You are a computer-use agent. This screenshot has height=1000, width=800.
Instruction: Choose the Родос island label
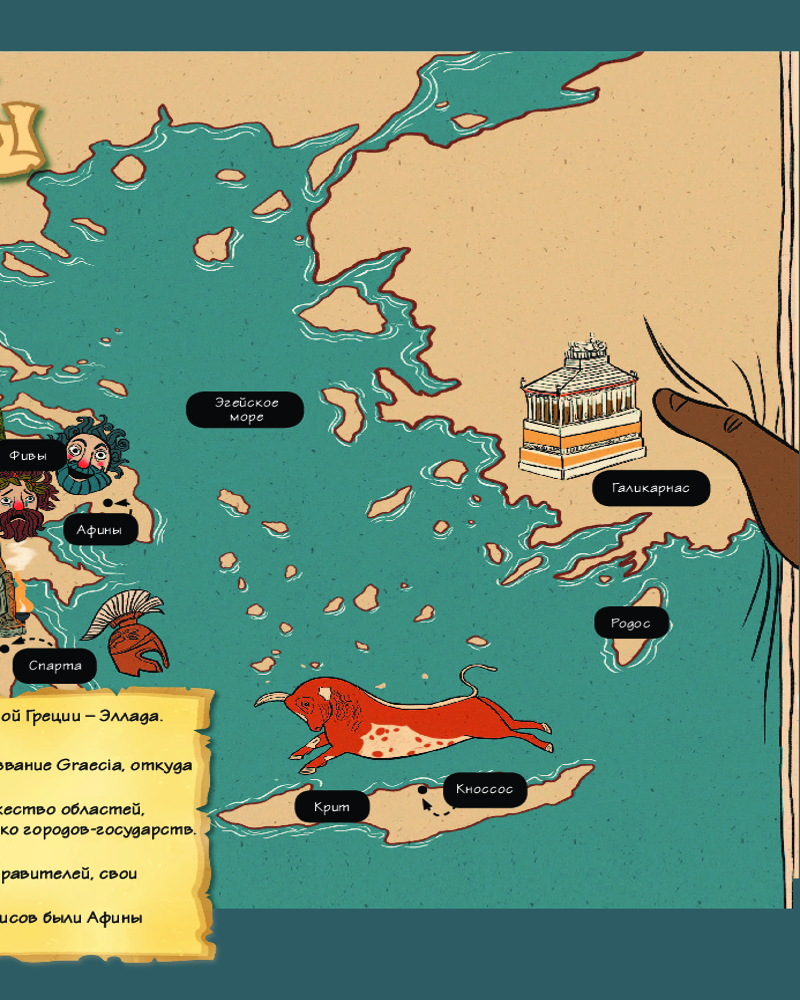631,623
